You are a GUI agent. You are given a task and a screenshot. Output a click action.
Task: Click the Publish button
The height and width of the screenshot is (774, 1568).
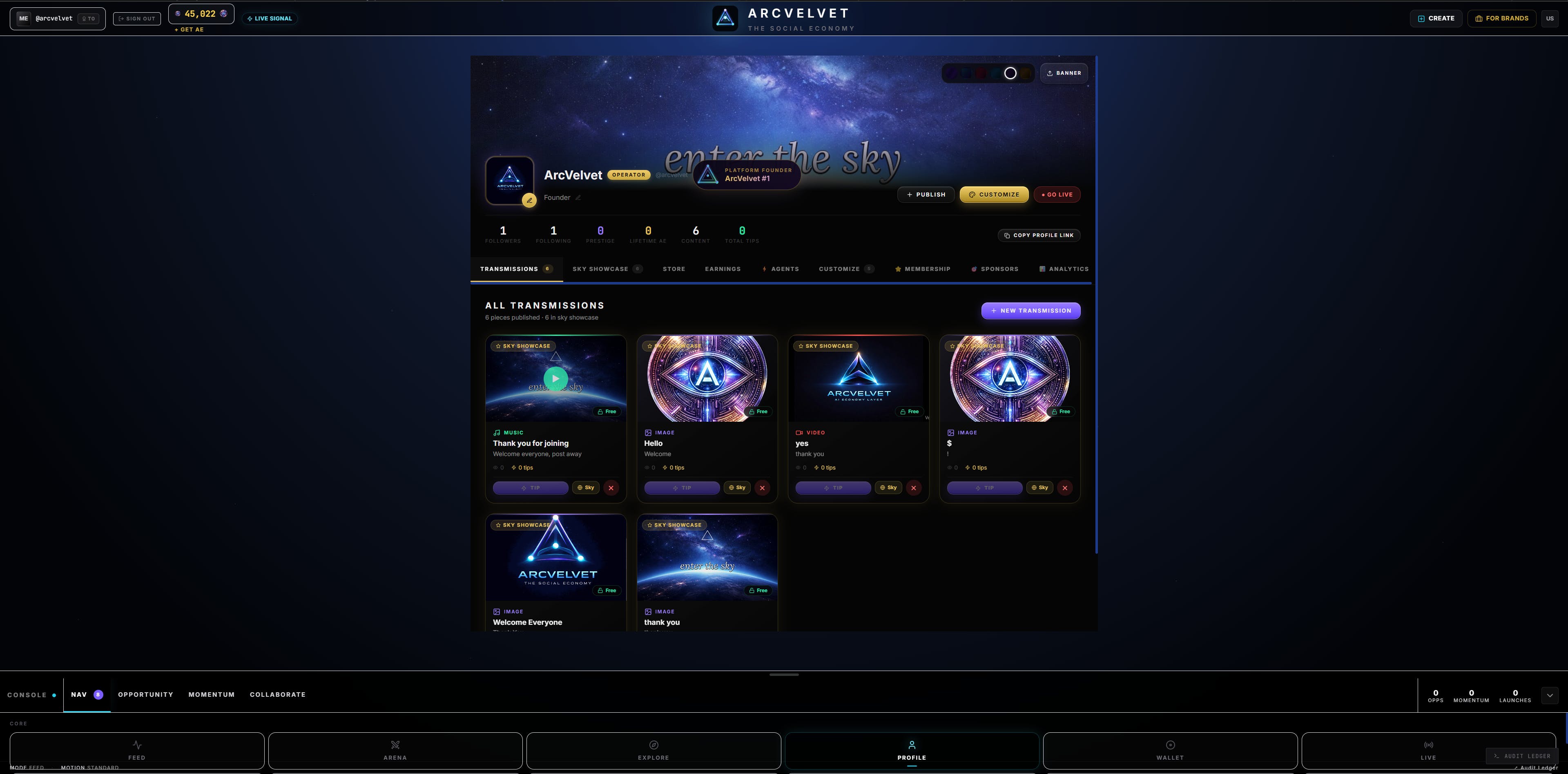(926, 195)
